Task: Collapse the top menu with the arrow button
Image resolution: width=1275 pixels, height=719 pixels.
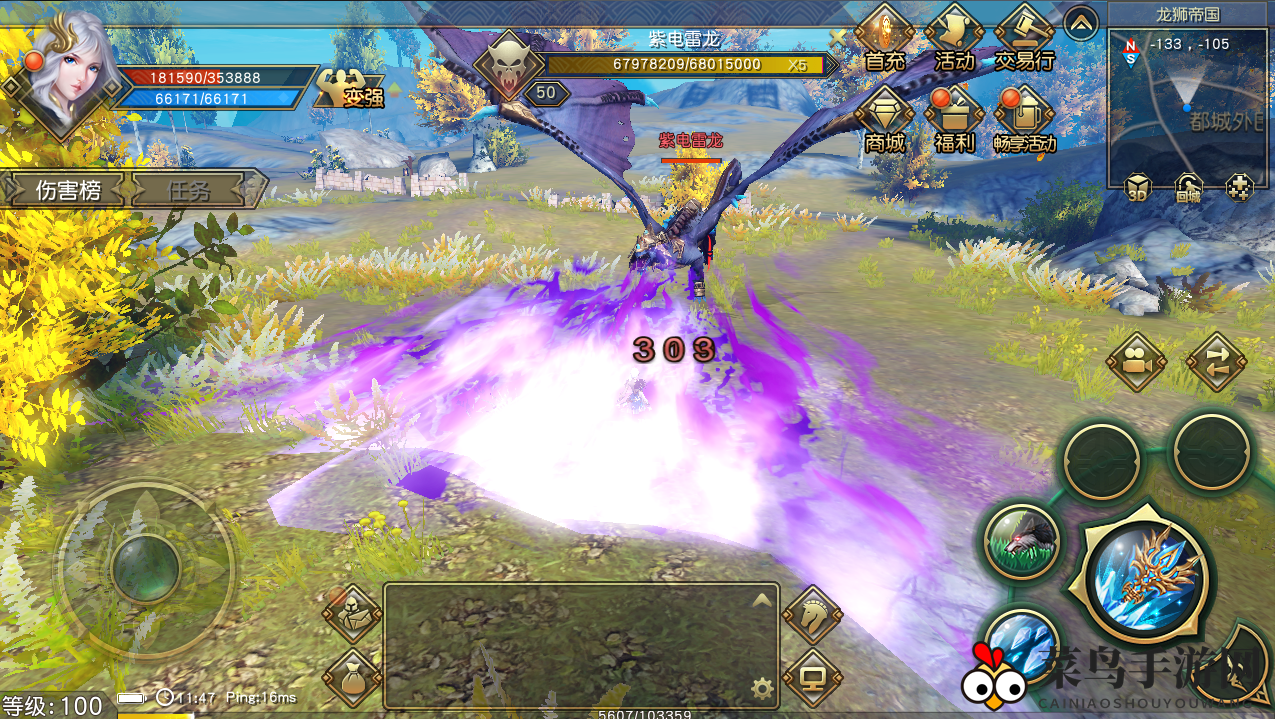Action: 1080,23
